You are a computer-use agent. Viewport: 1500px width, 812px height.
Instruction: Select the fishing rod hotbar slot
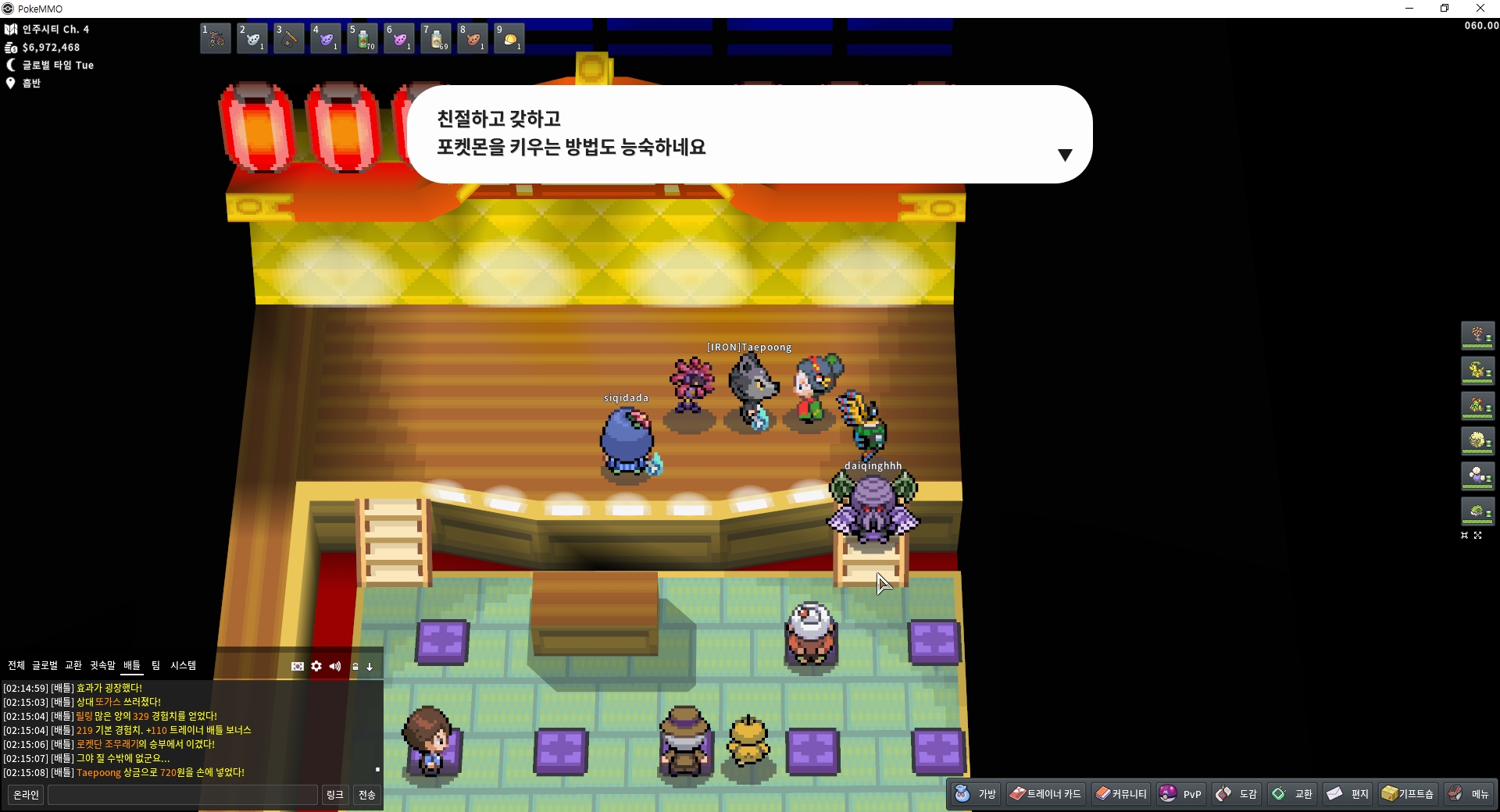(289, 38)
